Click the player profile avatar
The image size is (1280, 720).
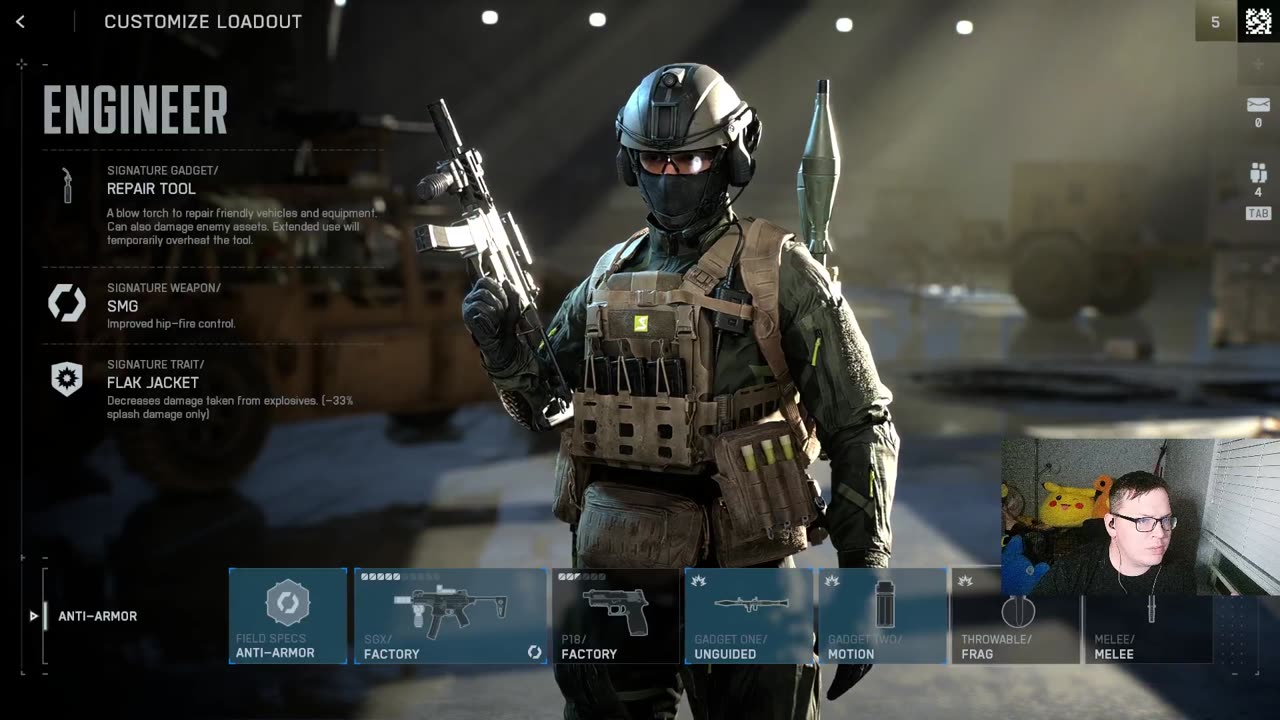click(x=1259, y=21)
